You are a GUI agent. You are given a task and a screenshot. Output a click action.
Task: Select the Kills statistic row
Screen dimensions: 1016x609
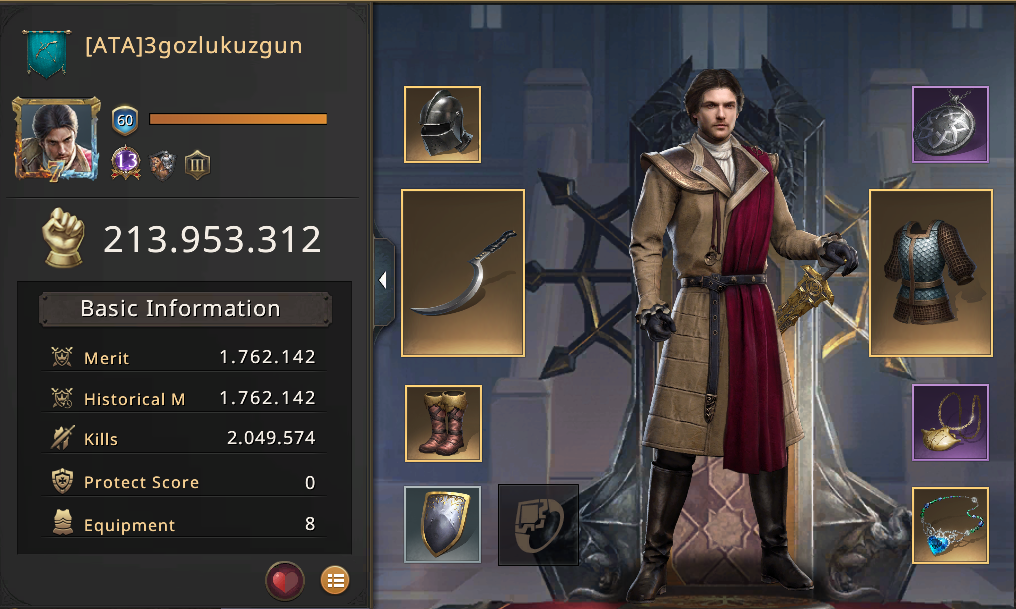[x=184, y=439]
